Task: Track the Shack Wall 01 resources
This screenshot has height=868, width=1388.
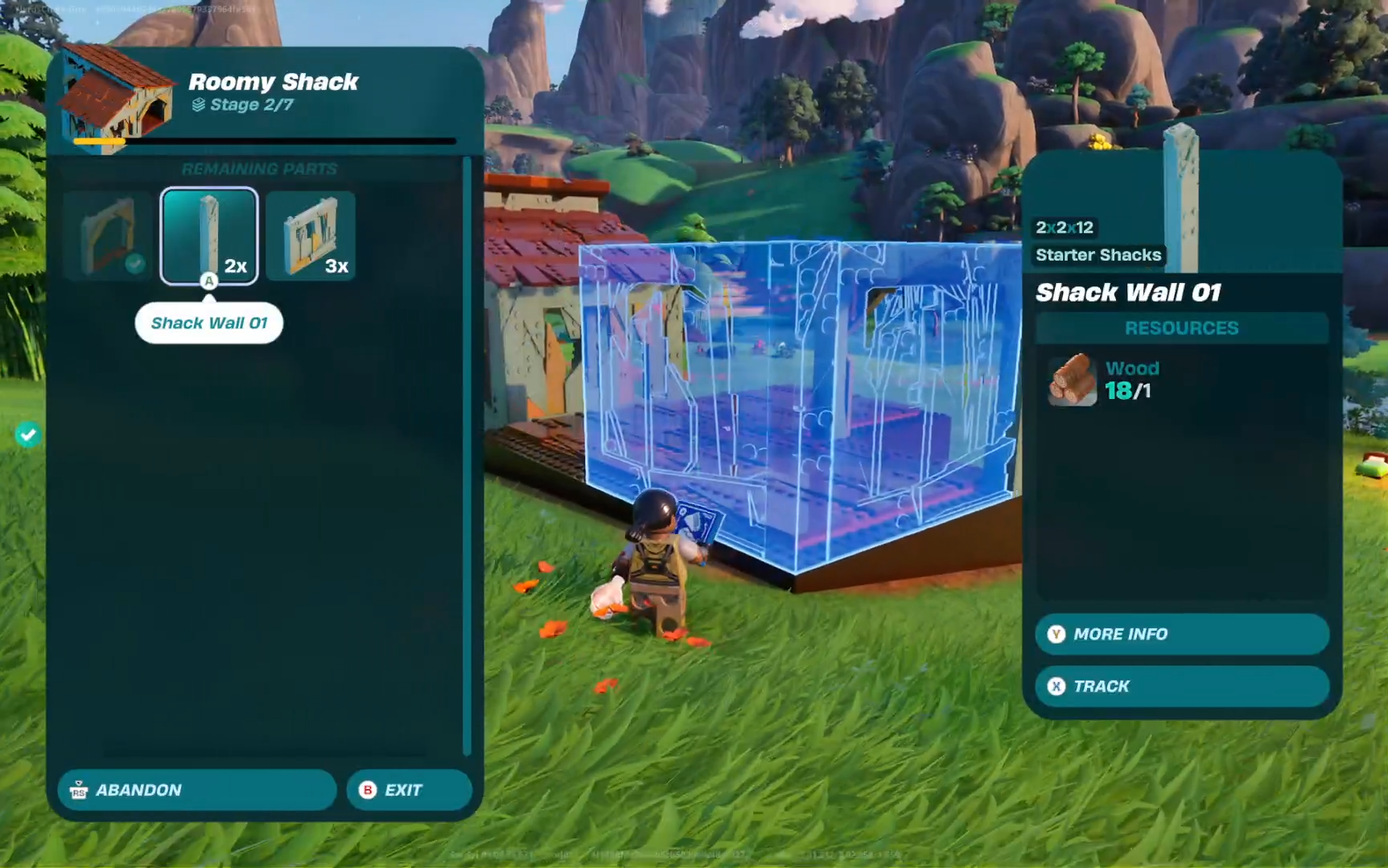Action: 1181,686
